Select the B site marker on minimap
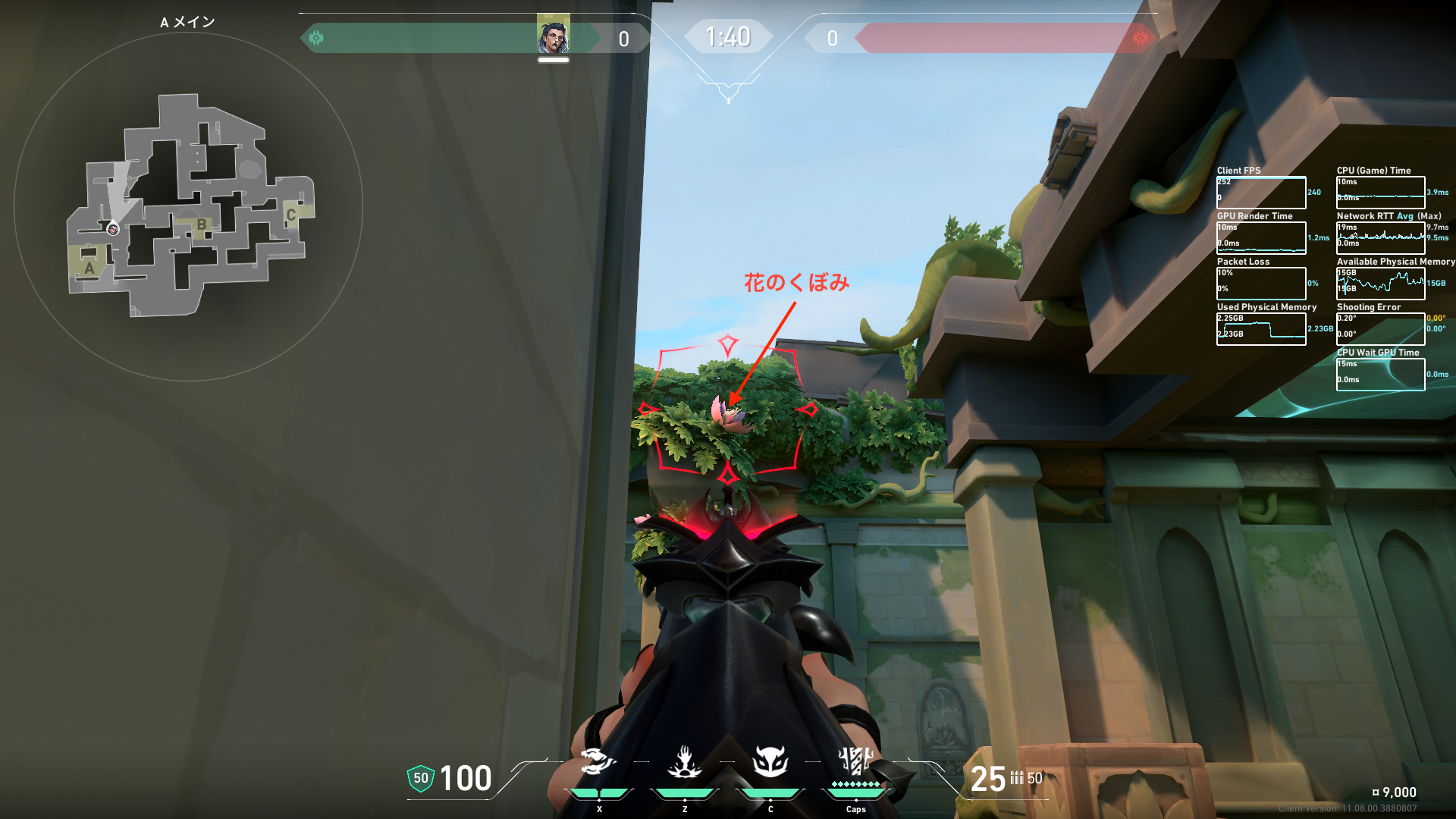1456x819 pixels. (x=202, y=224)
